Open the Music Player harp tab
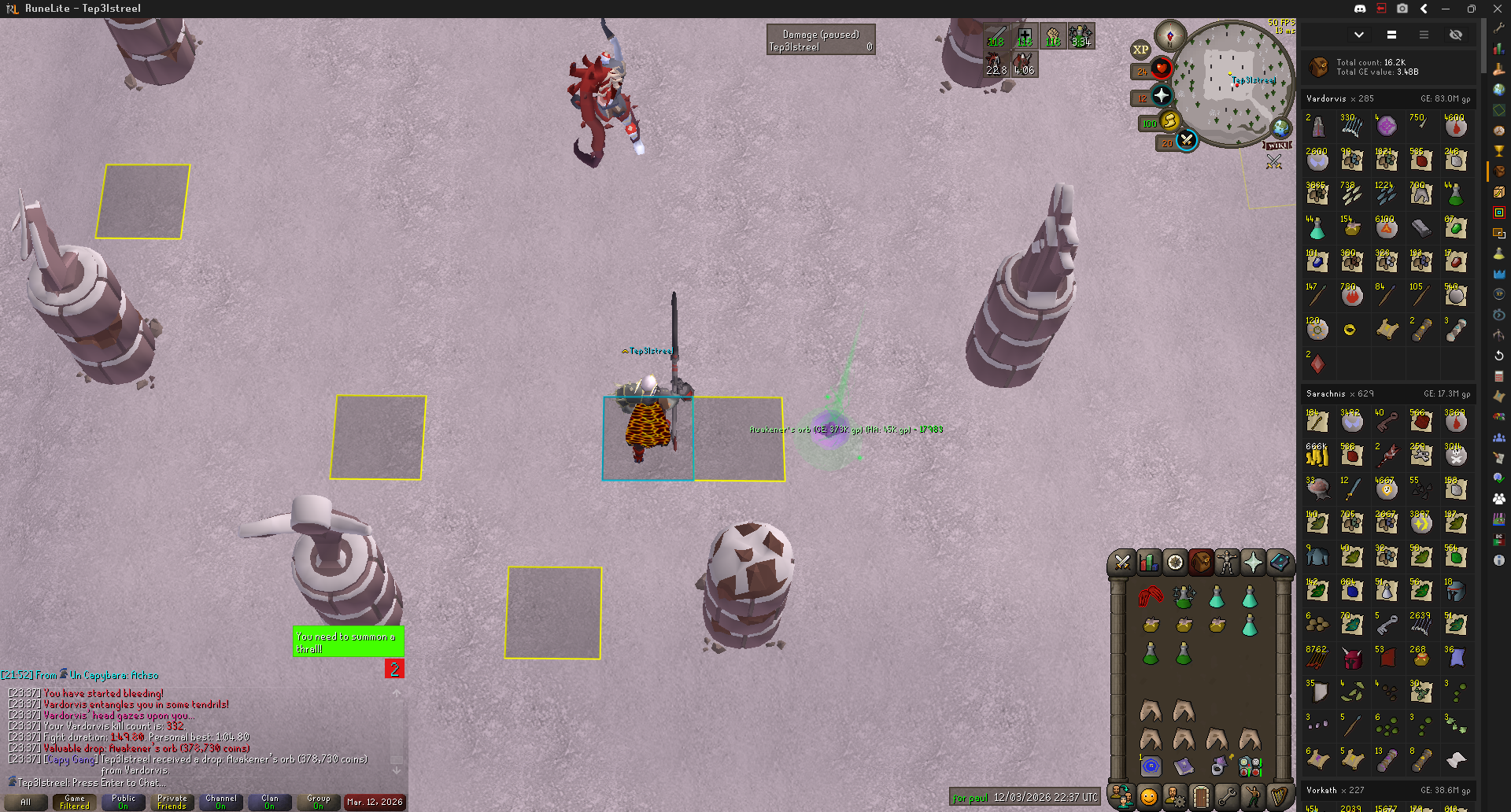 pyautogui.click(x=1279, y=797)
